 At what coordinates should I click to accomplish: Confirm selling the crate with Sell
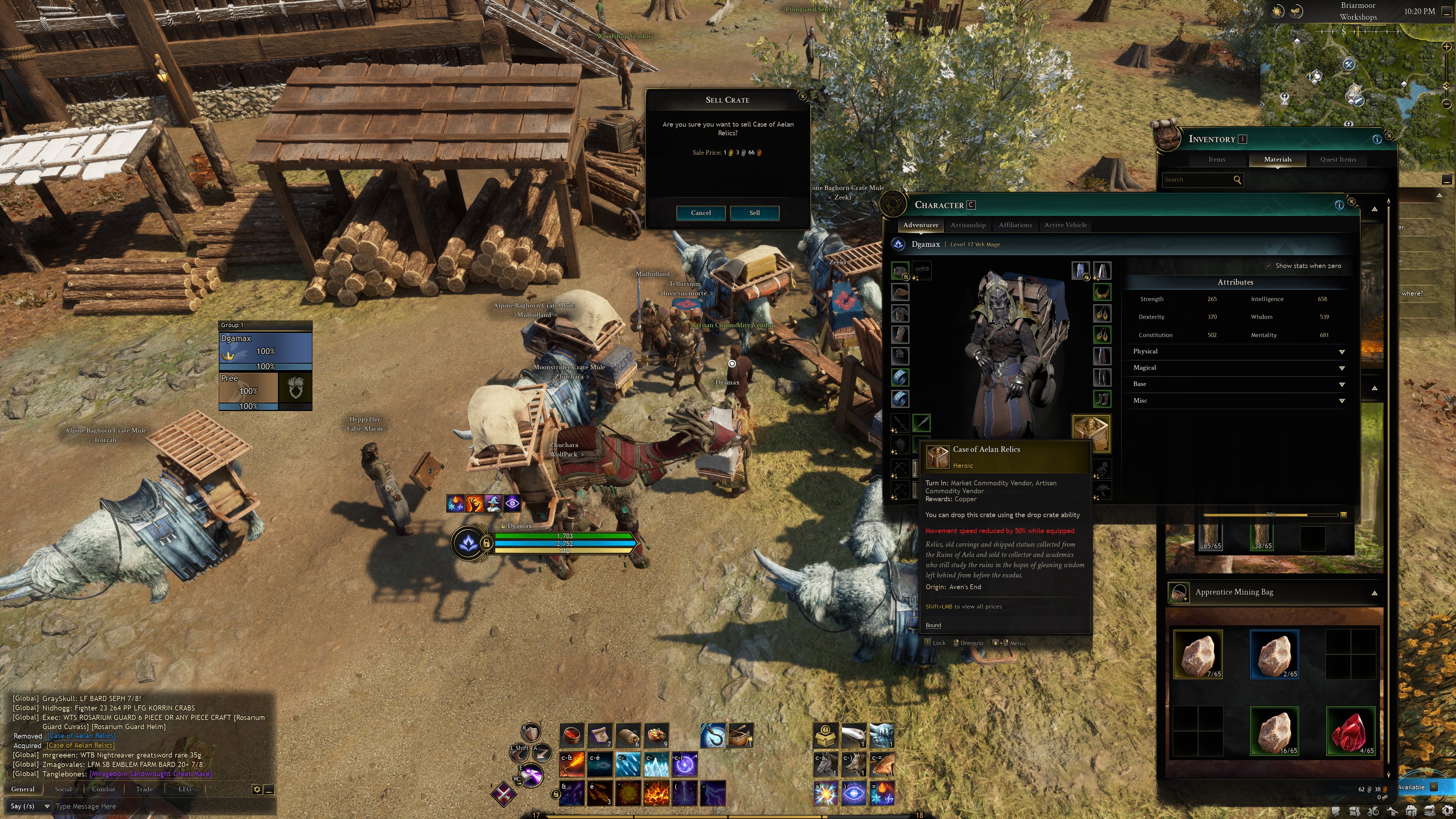pos(755,213)
